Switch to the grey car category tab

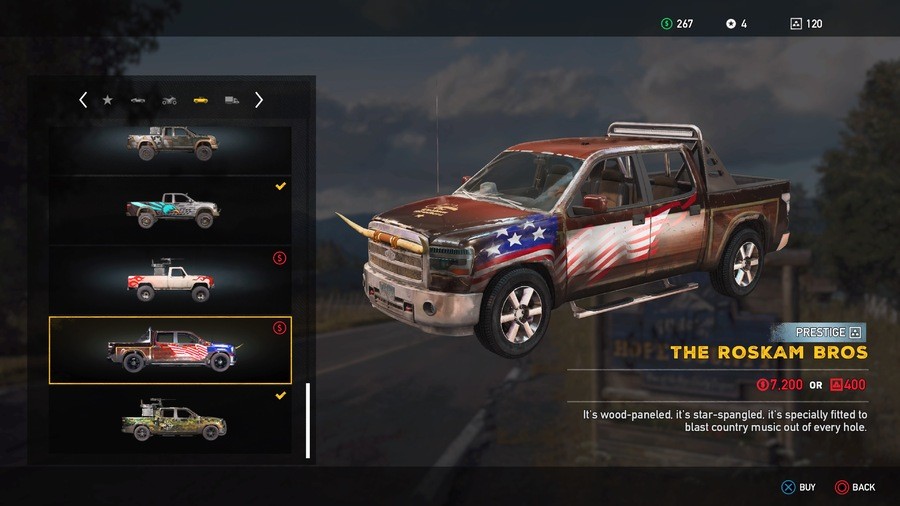(x=138, y=100)
